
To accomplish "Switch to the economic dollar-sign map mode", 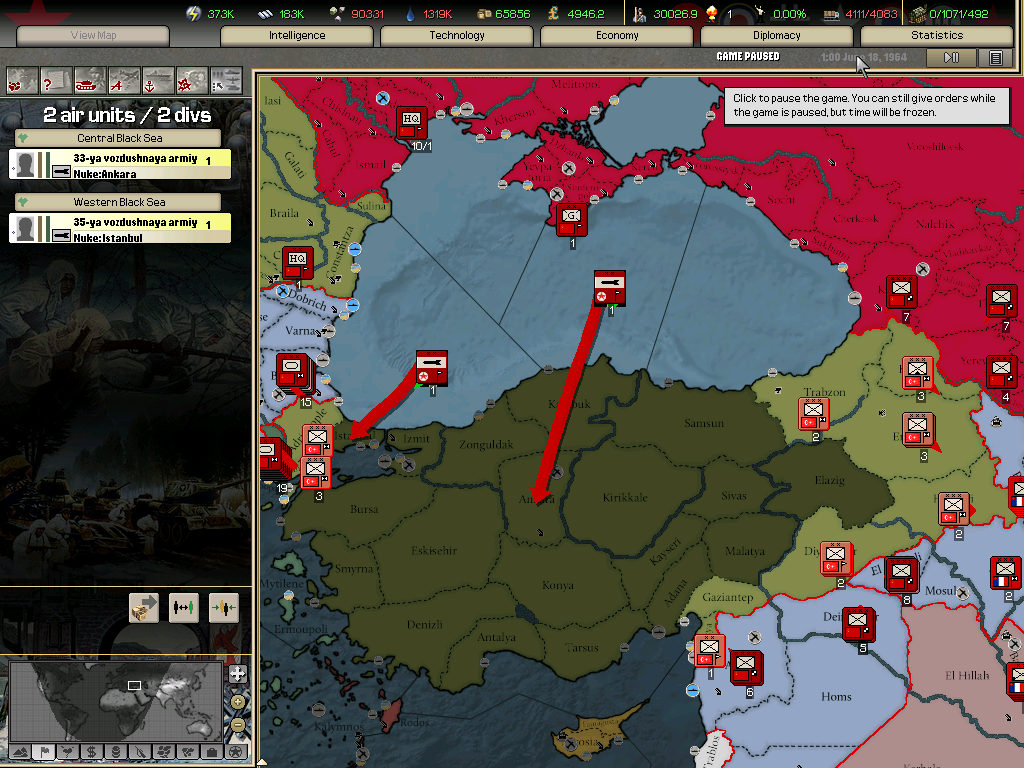I will [91, 751].
